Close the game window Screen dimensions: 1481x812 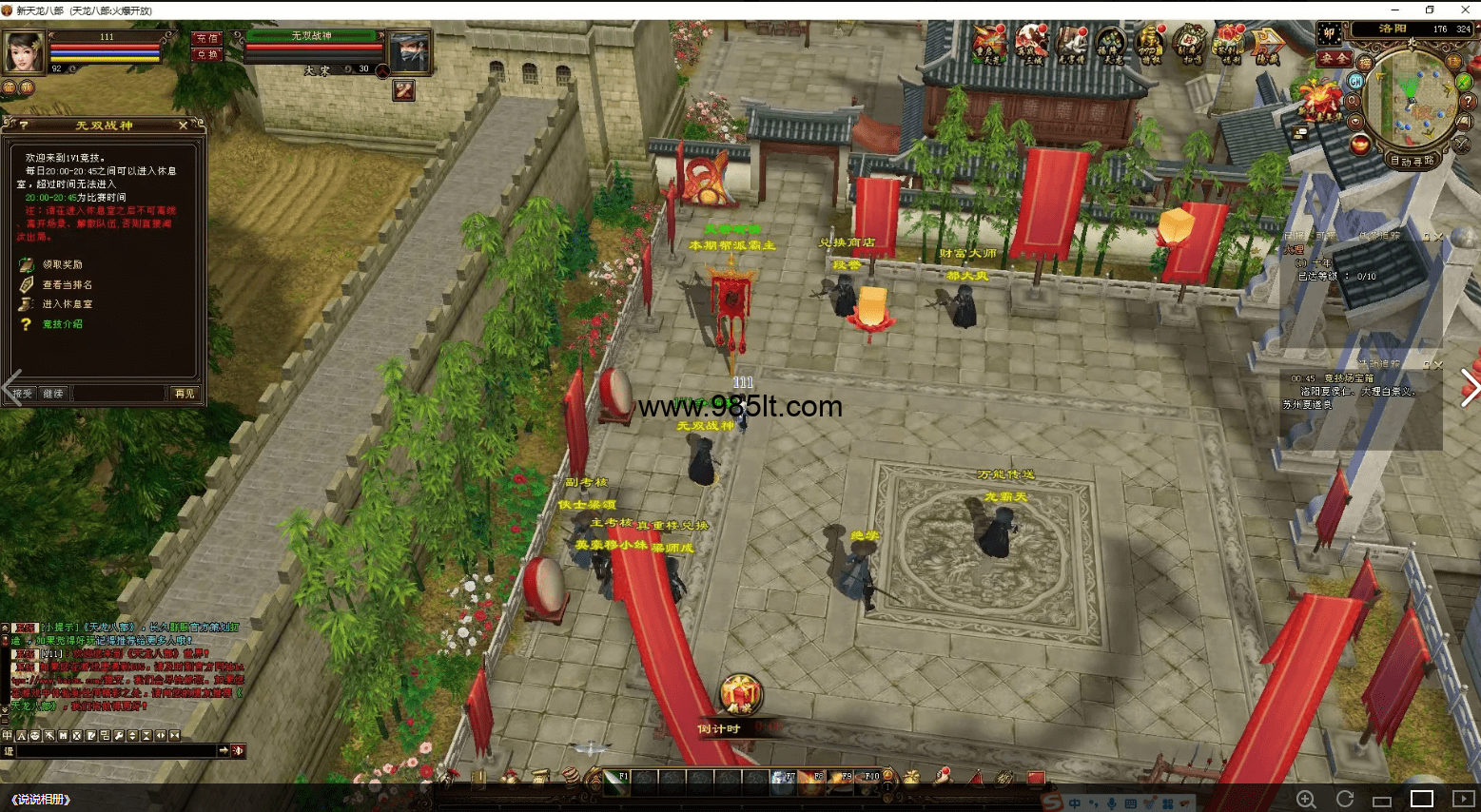tap(1465, 10)
